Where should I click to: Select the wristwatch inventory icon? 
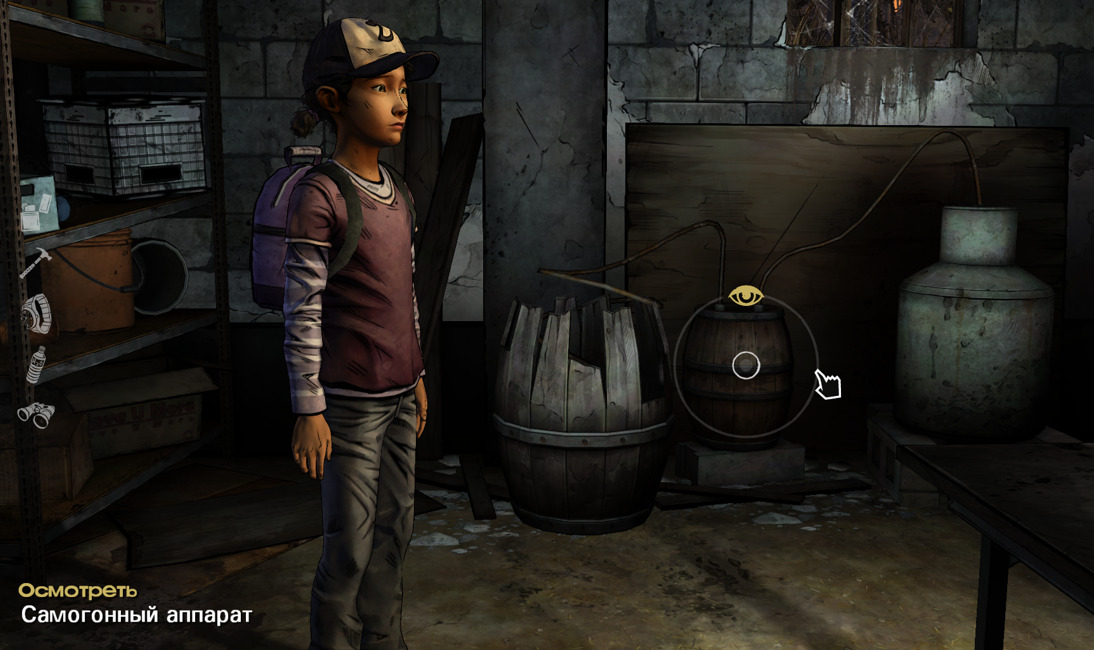click(35, 313)
